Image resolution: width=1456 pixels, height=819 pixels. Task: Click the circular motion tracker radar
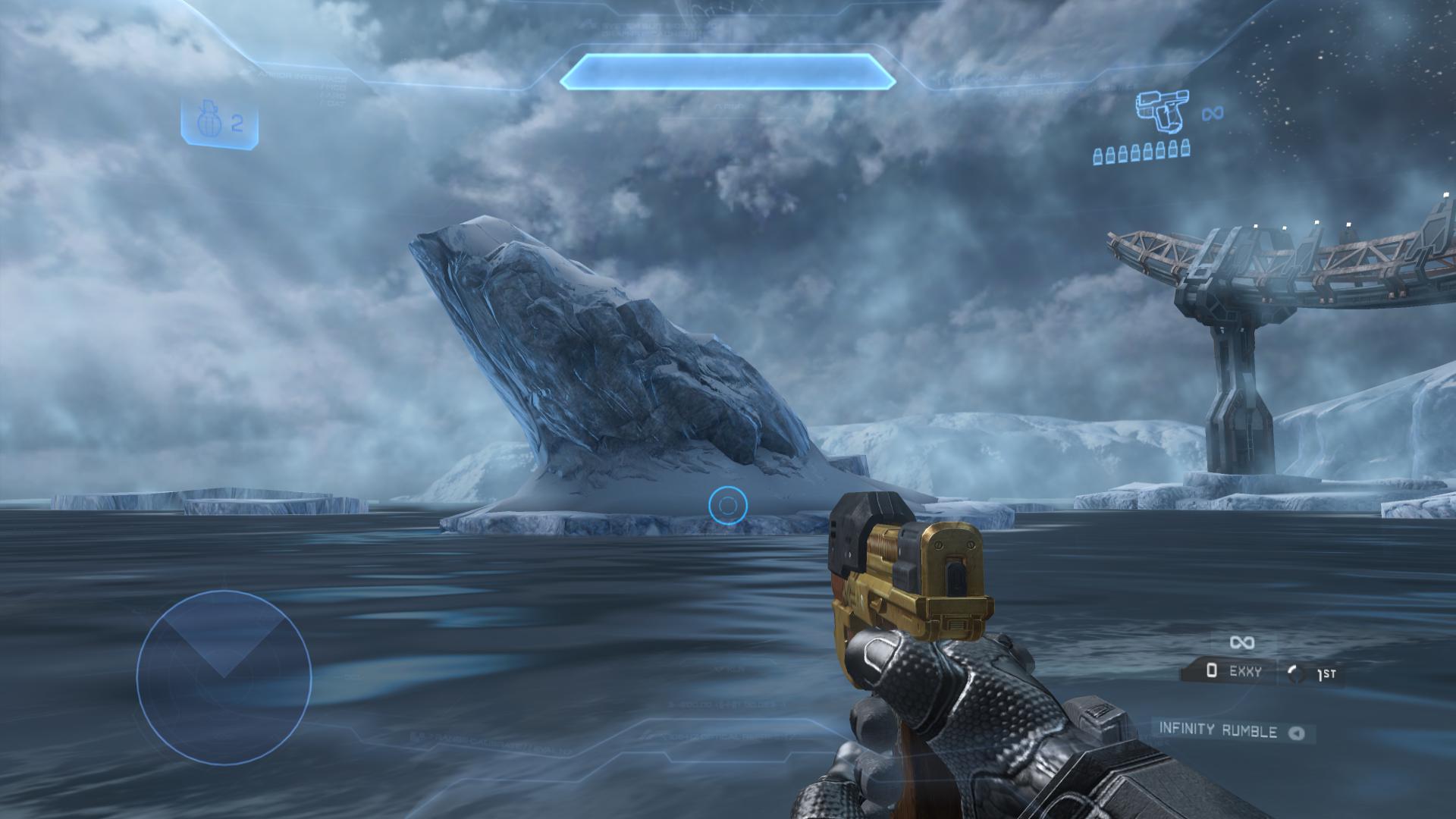[x=224, y=677]
